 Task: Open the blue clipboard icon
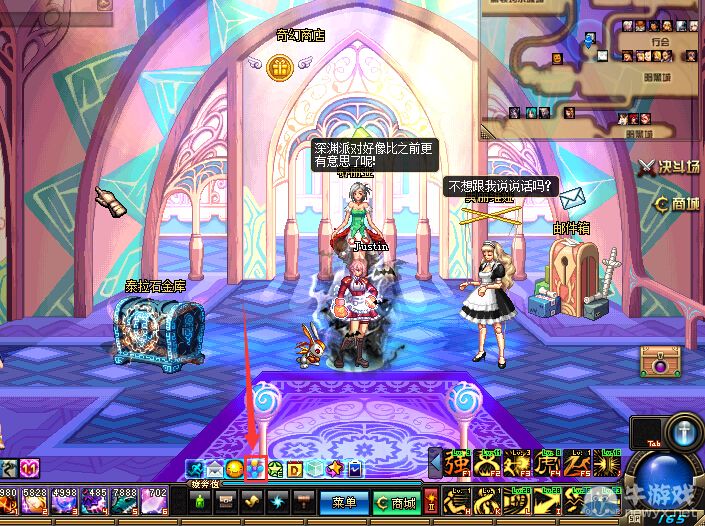point(355,468)
